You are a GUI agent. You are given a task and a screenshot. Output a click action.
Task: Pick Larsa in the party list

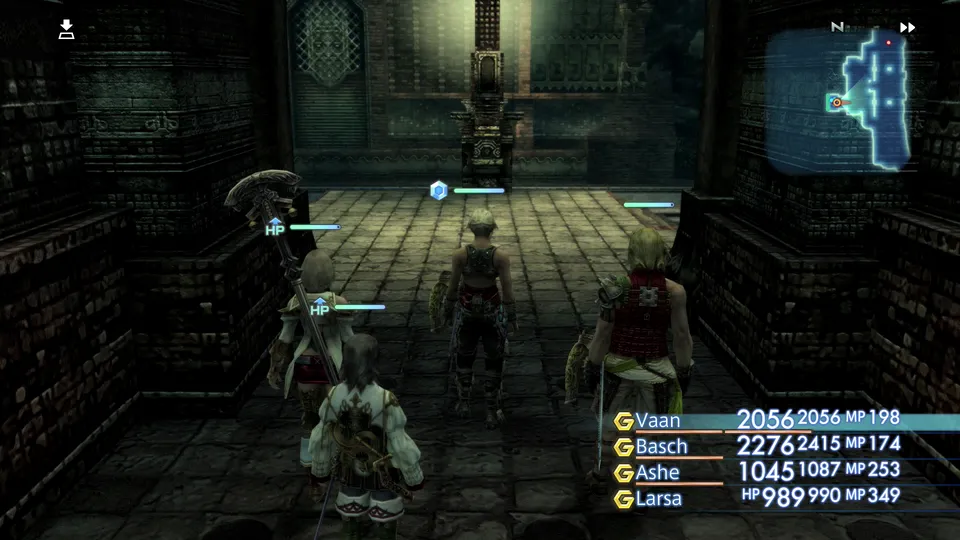(x=659, y=496)
